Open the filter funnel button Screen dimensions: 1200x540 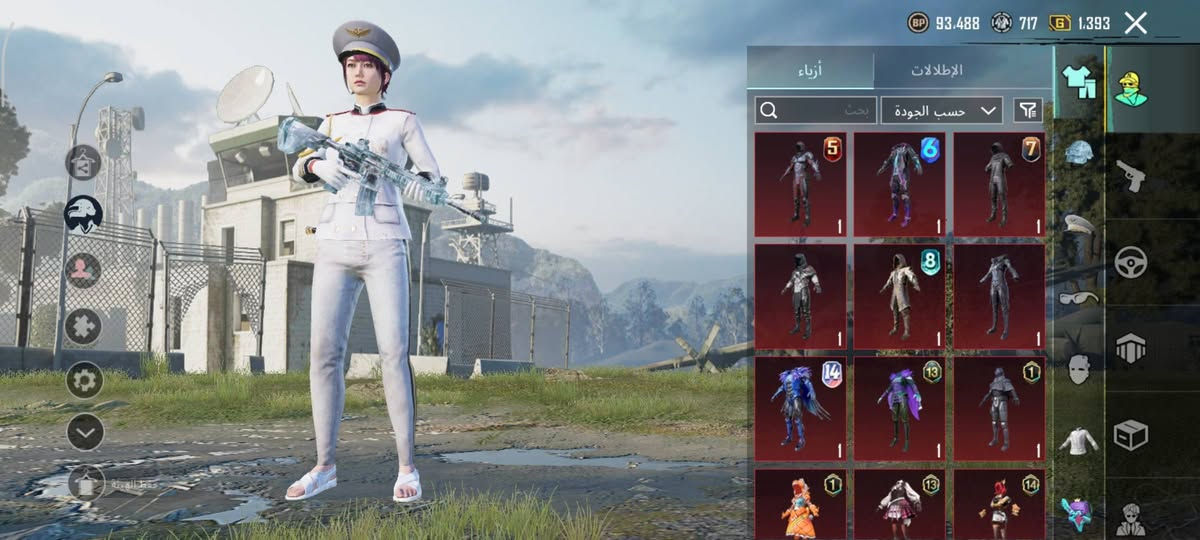(x=1027, y=110)
